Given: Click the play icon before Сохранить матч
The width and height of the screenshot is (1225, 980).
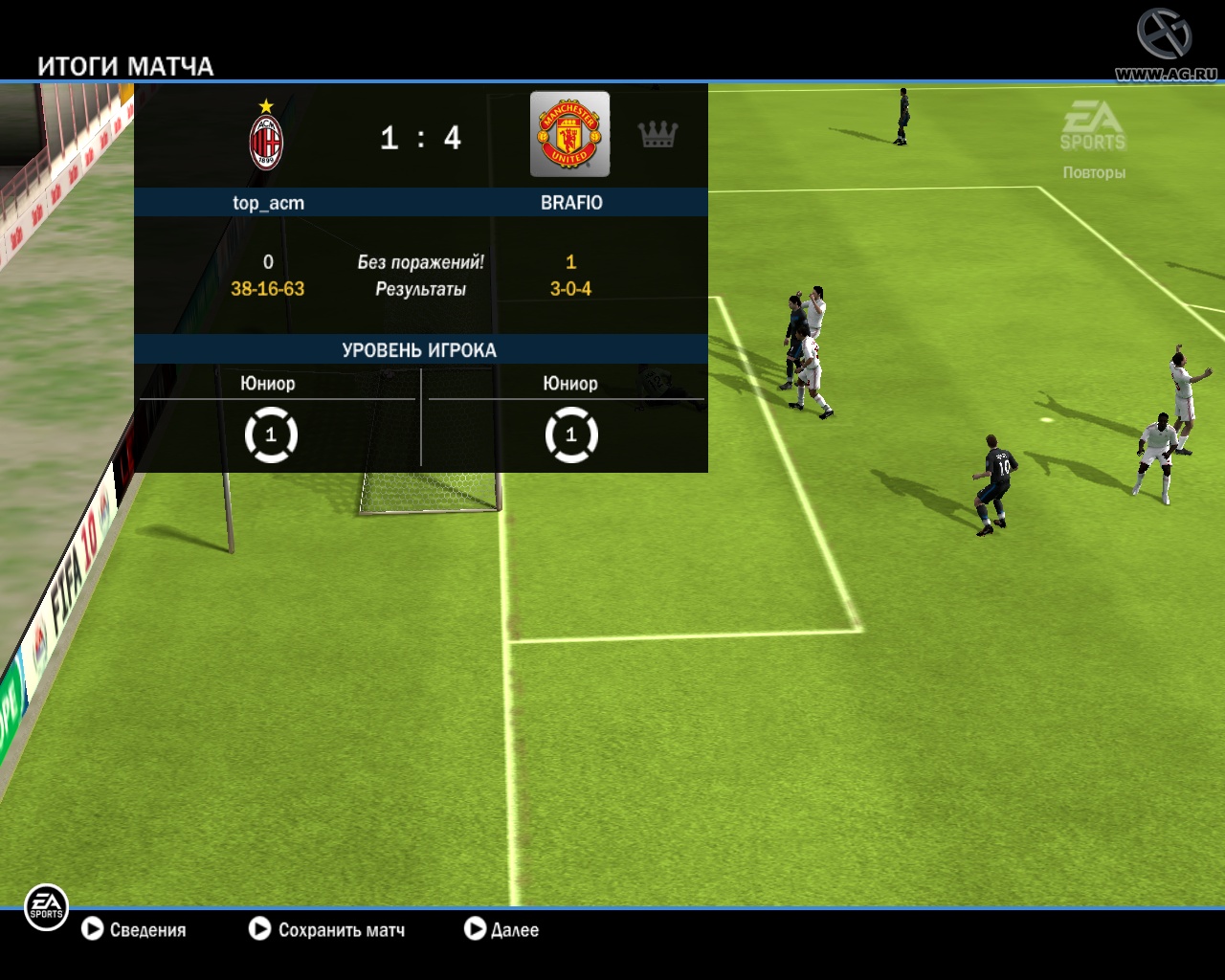Looking at the screenshot, I should [x=259, y=929].
